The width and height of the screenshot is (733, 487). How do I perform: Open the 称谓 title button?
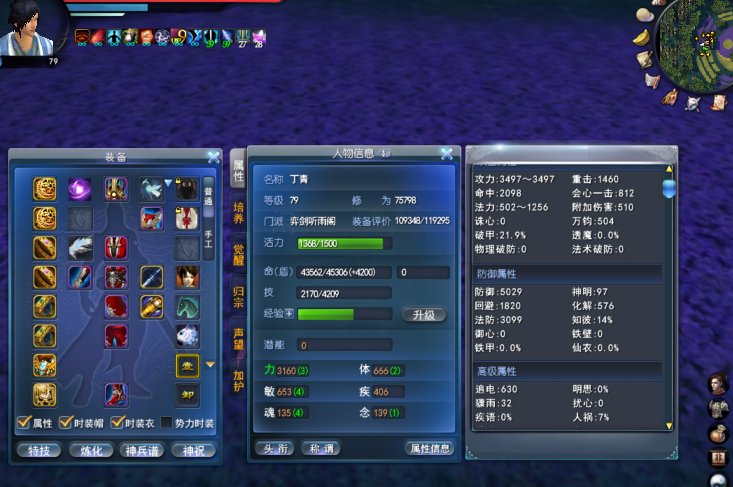pos(322,448)
